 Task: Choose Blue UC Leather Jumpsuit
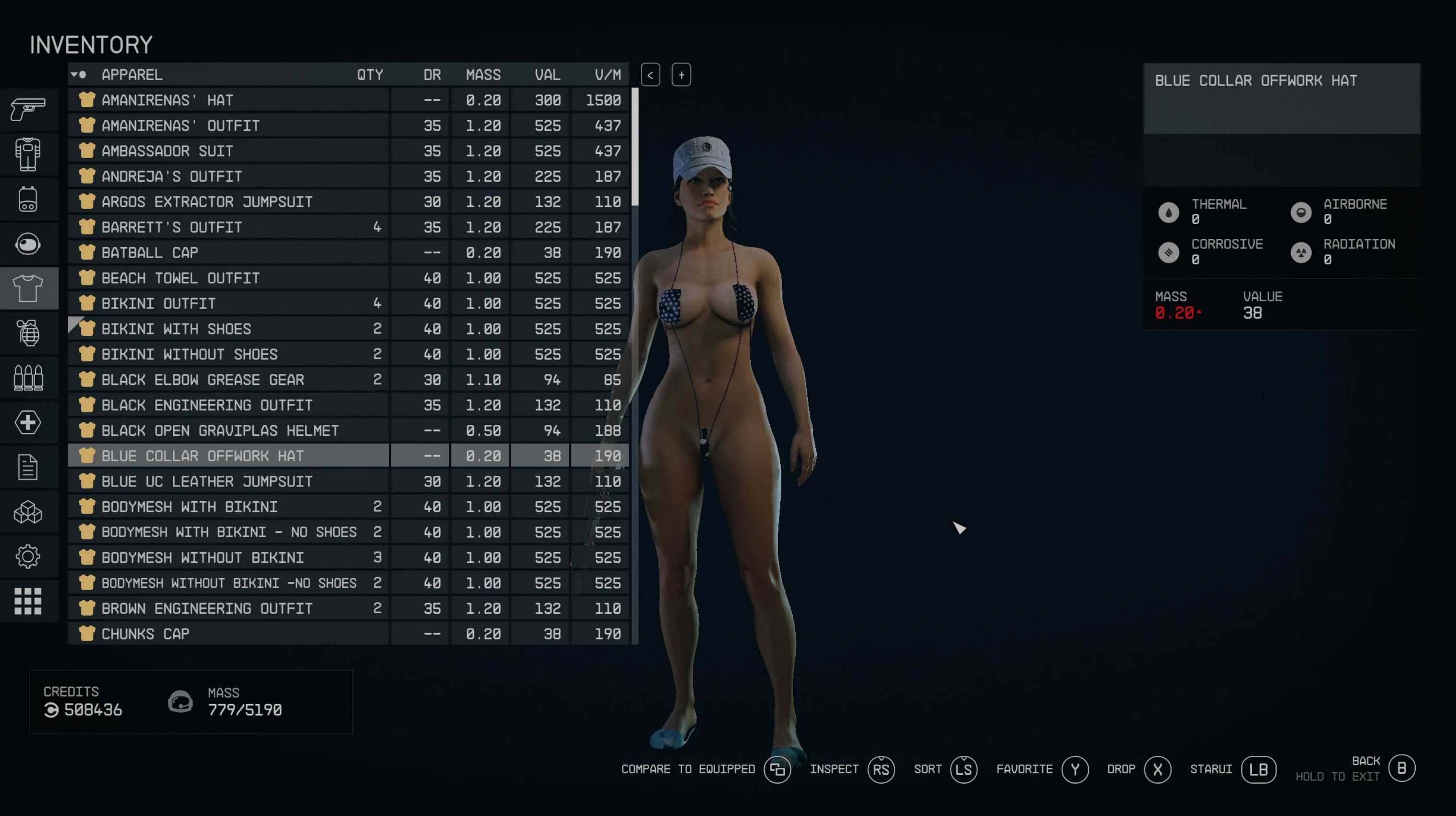[x=207, y=482]
